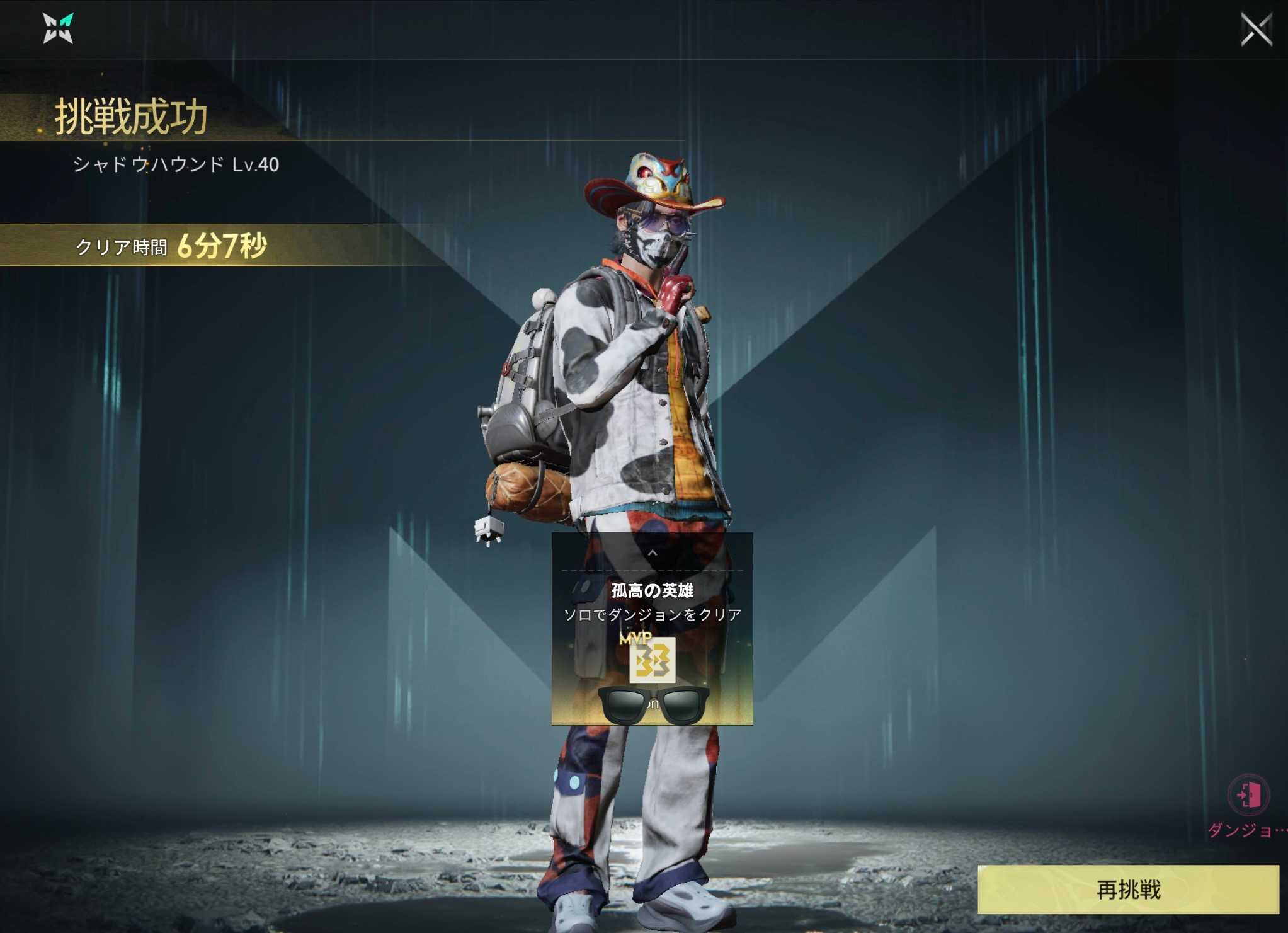Screen dimensions: 1288x933
Task: Click the 再挑戦 retry button
Action: (x=1127, y=889)
